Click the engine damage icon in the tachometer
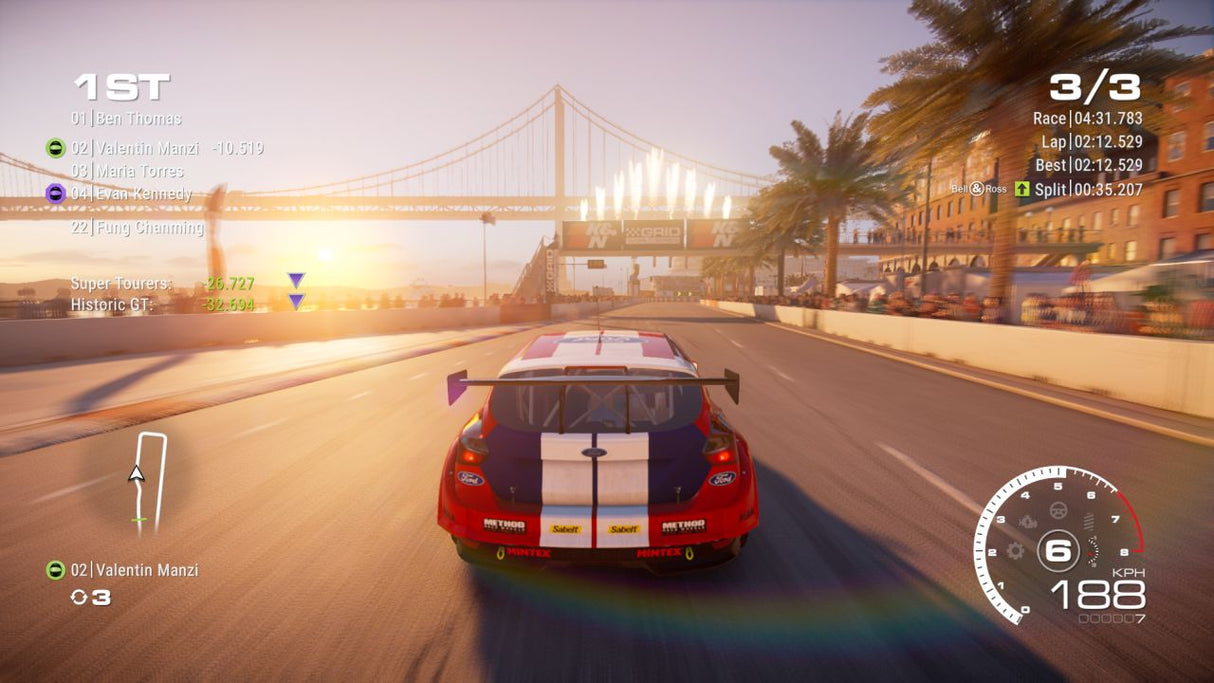This screenshot has width=1214, height=683. coord(1029,522)
